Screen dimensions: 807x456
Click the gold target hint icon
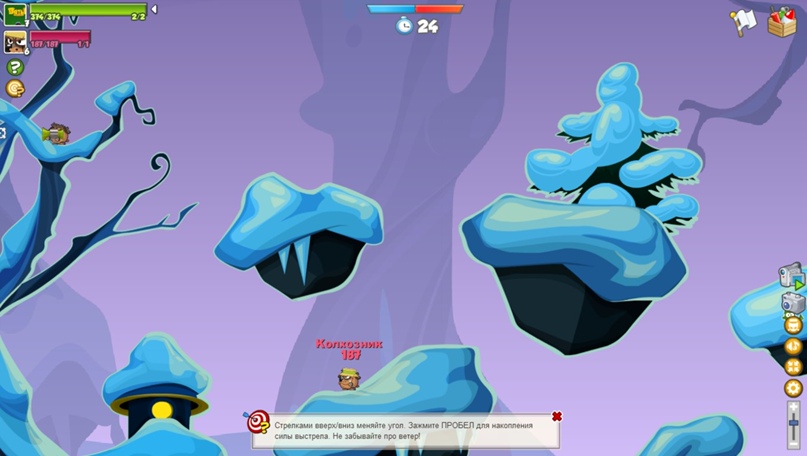15,89
